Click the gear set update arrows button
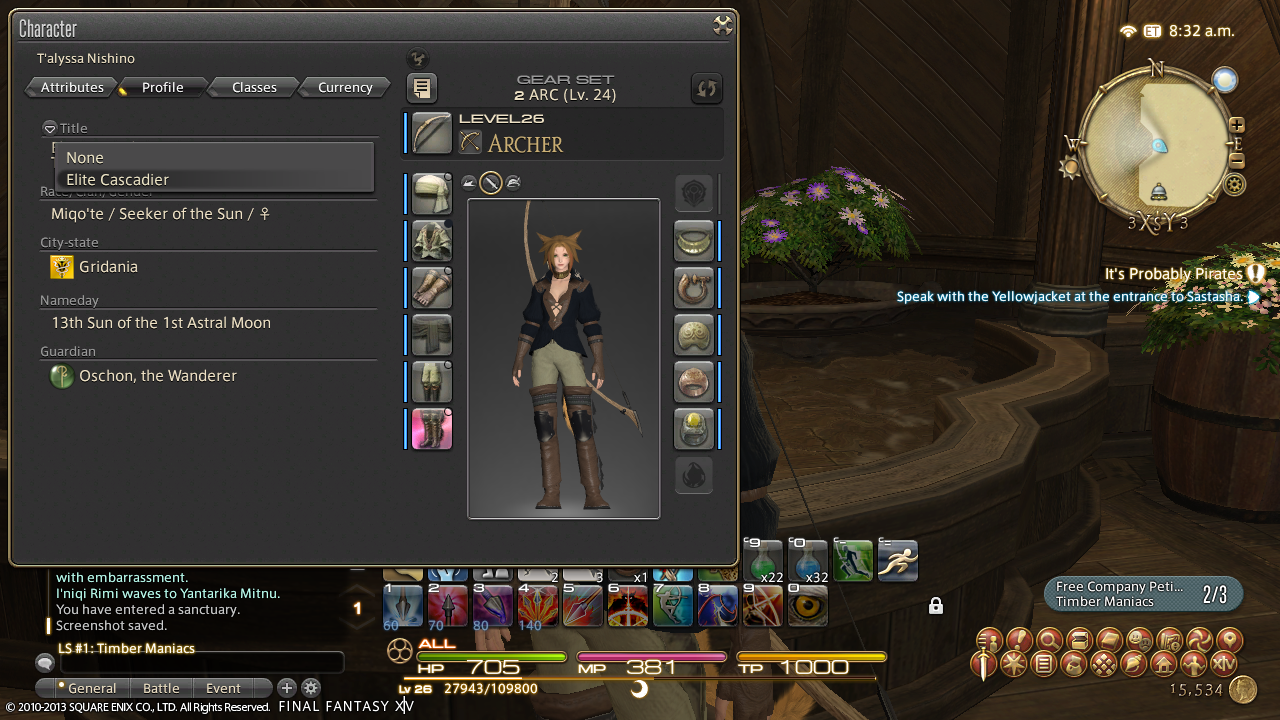1280x720 pixels. point(707,88)
